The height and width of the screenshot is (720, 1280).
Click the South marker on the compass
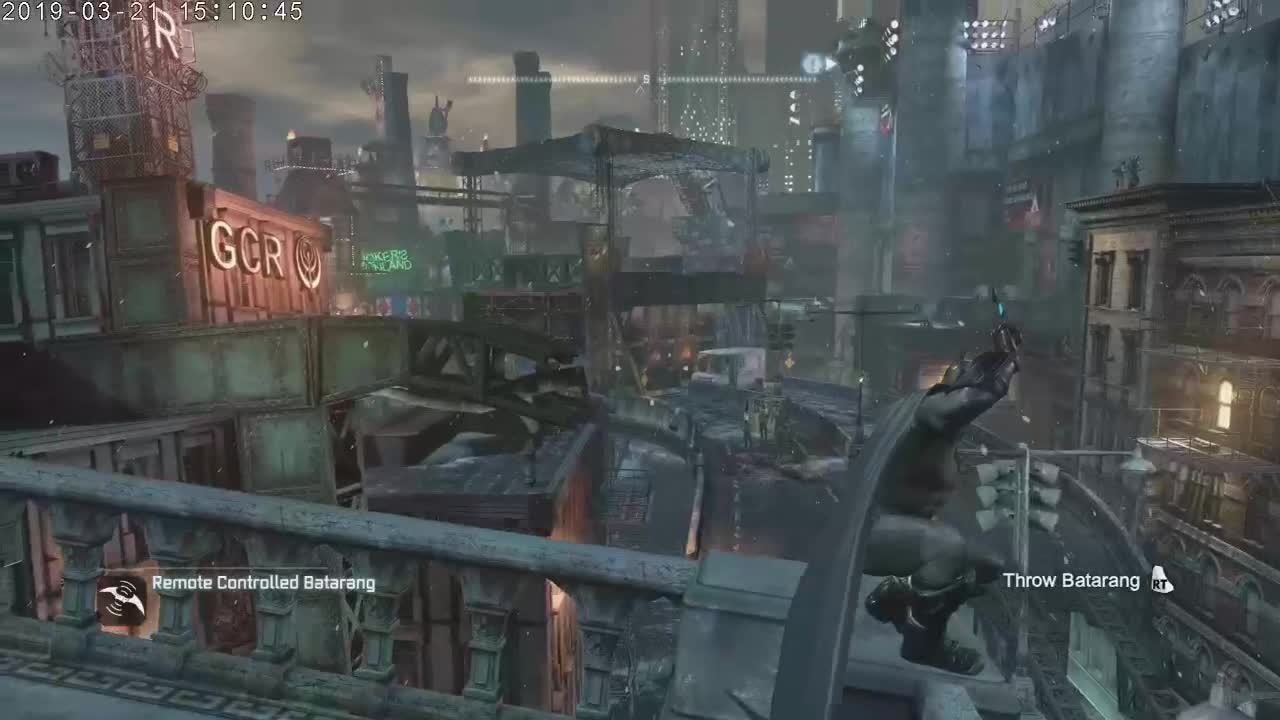[645, 78]
